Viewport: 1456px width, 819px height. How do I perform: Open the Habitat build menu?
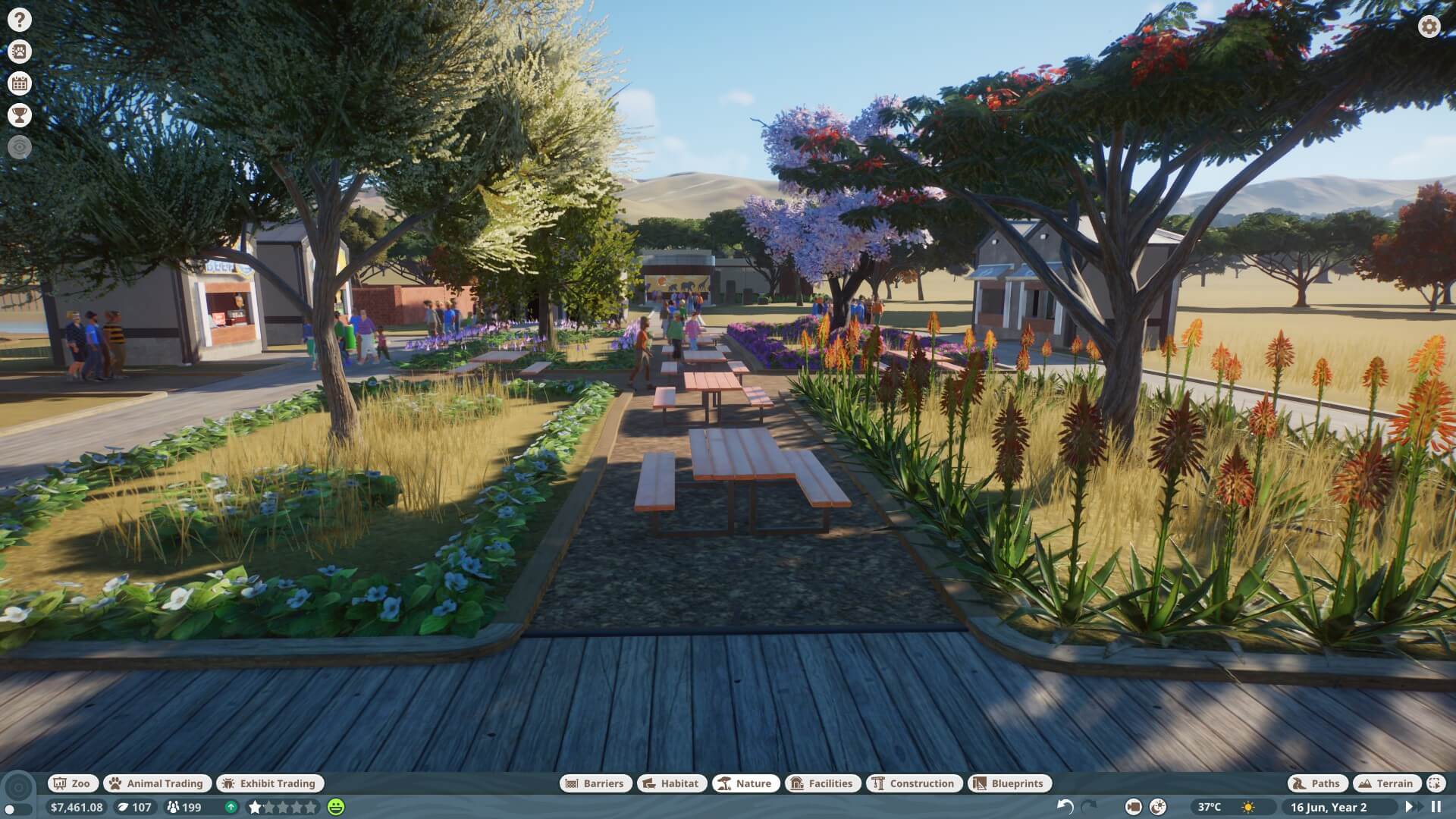tap(671, 783)
